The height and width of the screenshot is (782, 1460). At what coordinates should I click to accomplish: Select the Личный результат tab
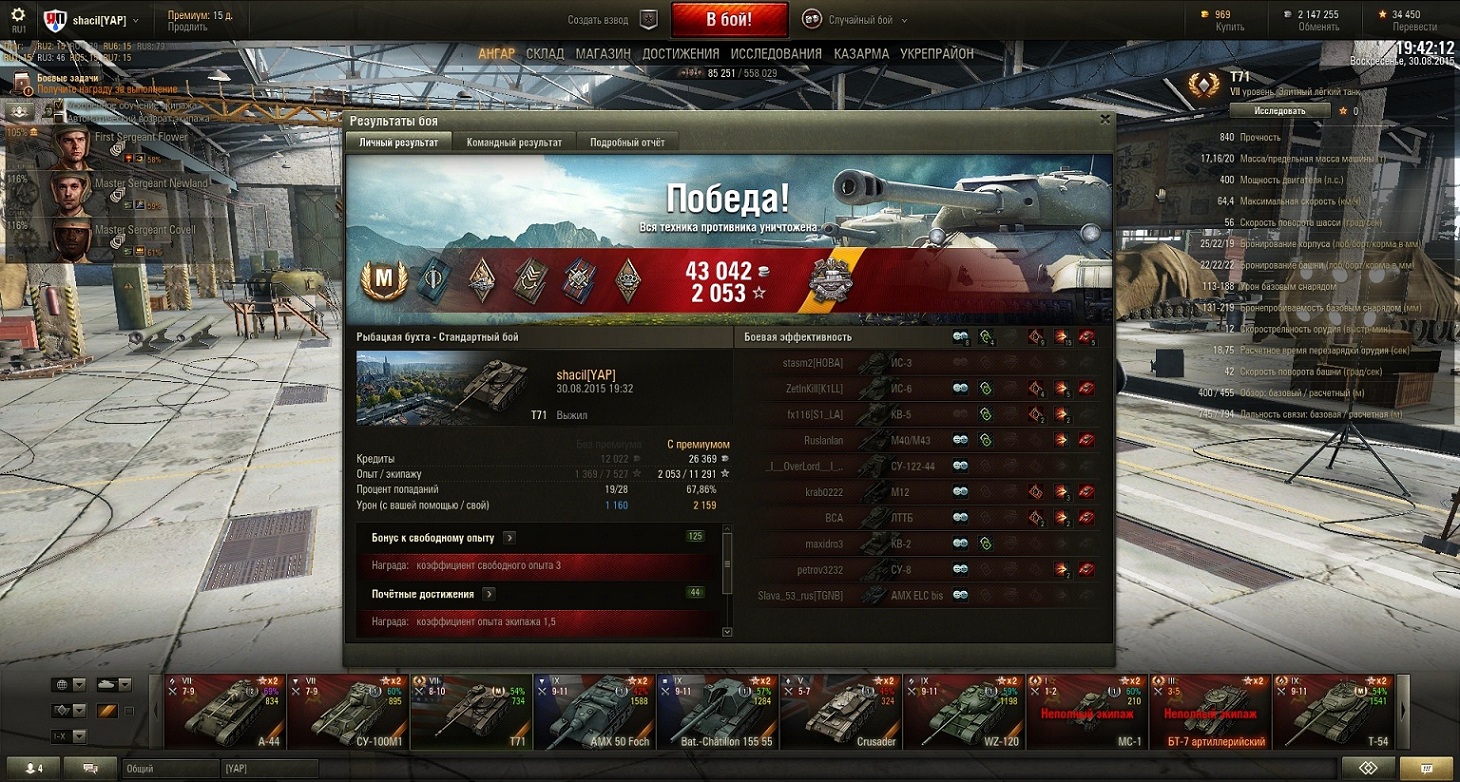click(x=398, y=143)
